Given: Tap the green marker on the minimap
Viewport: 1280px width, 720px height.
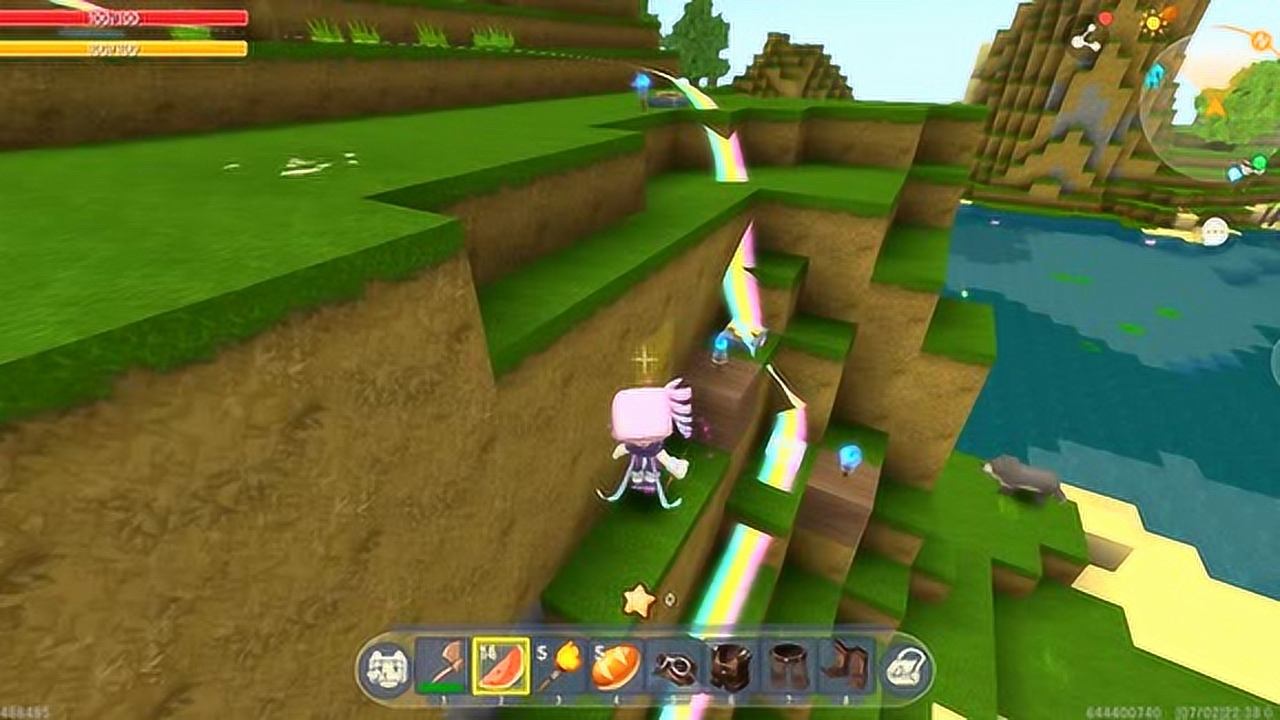Looking at the screenshot, I should point(1258,162).
